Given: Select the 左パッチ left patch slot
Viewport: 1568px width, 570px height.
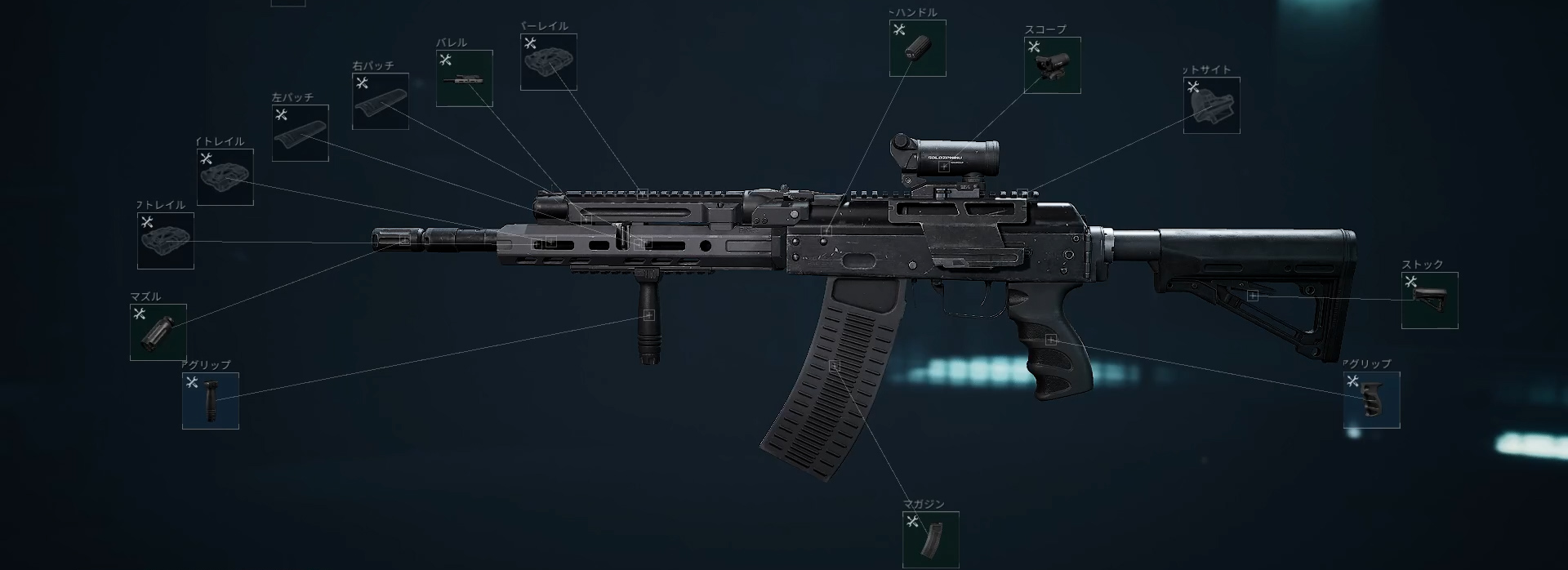Looking at the screenshot, I should click(300, 133).
